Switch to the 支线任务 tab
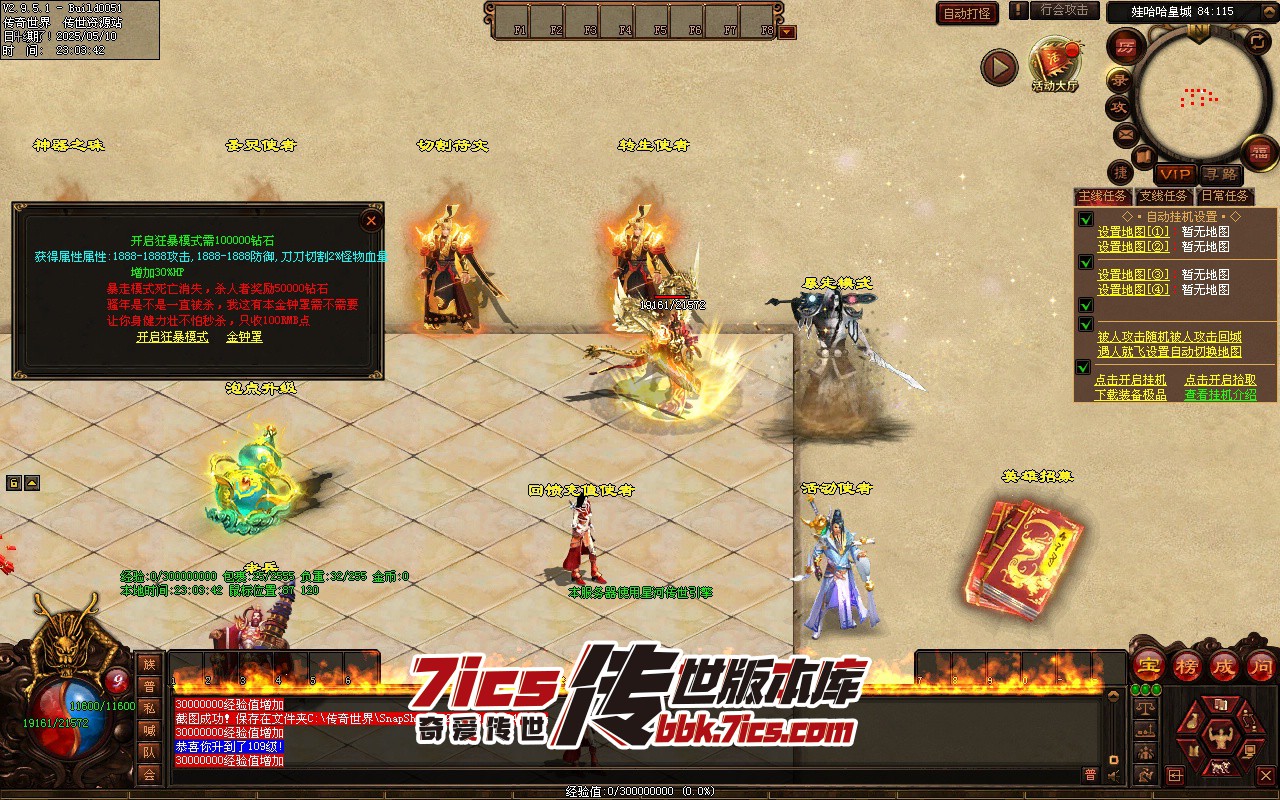 [x=1164, y=196]
